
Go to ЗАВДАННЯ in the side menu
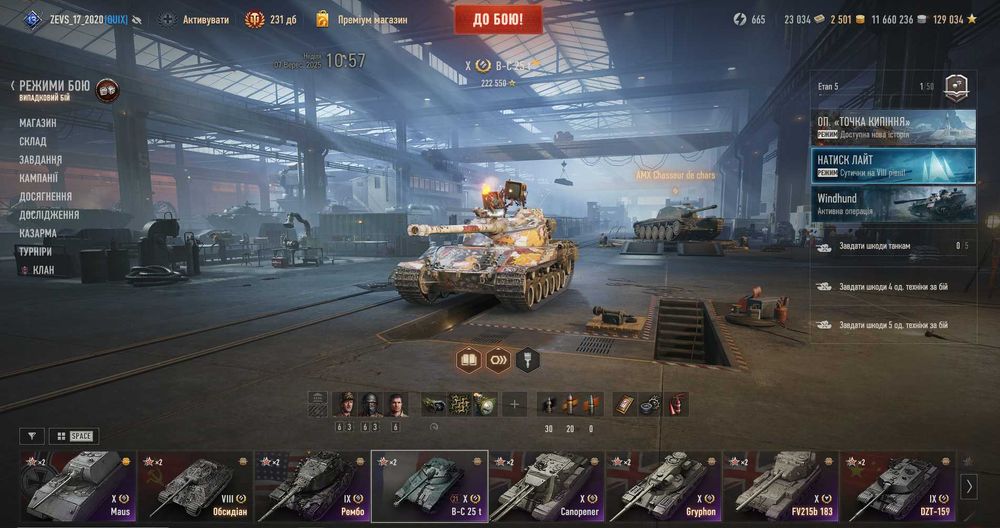coord(40,160)
